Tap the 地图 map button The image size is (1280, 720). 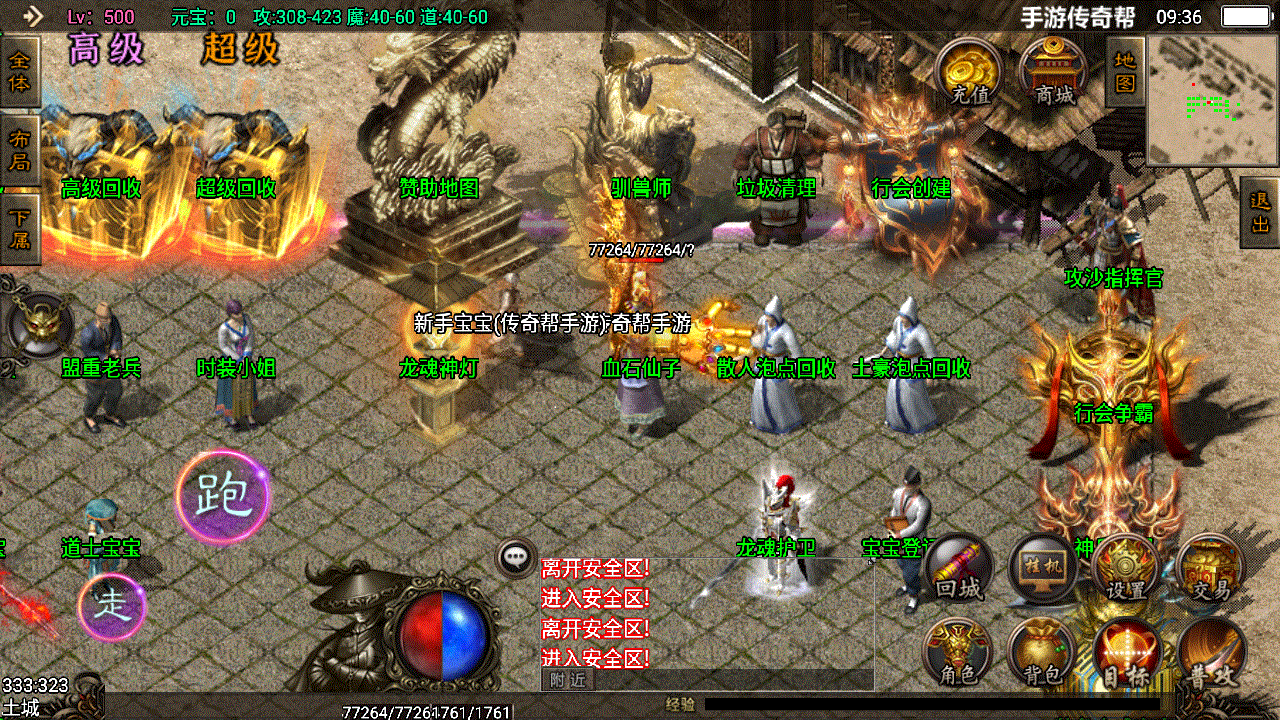click(1125, 72)
